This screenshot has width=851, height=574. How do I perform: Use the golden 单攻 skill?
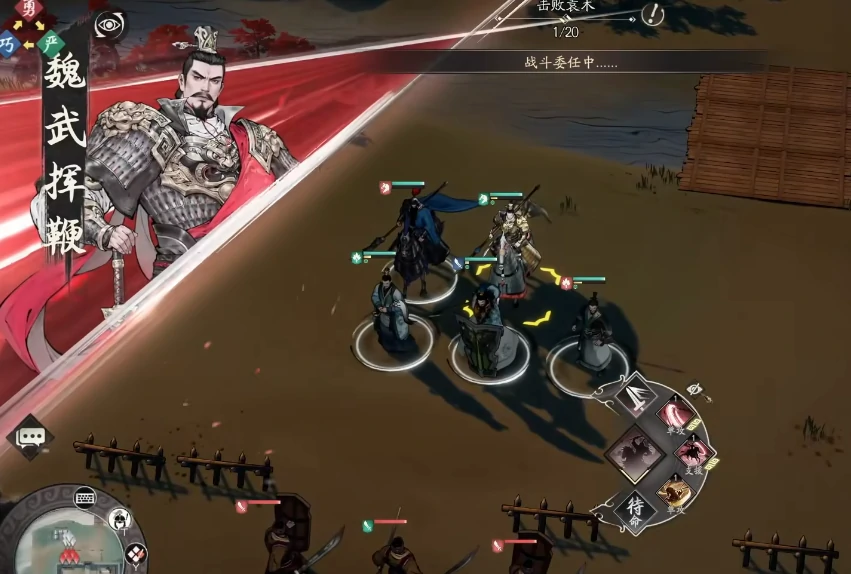pyautogui.click(x=674, y=493)
